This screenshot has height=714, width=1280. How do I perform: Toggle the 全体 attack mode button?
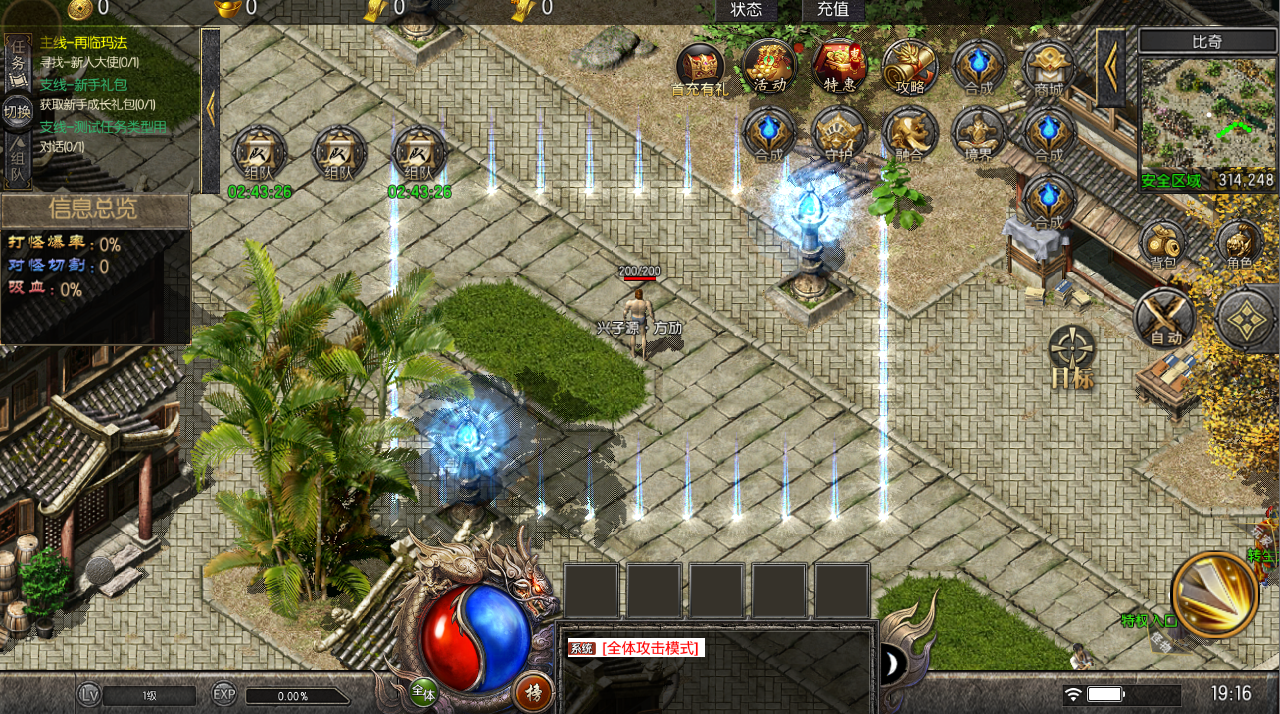point(424,691)
